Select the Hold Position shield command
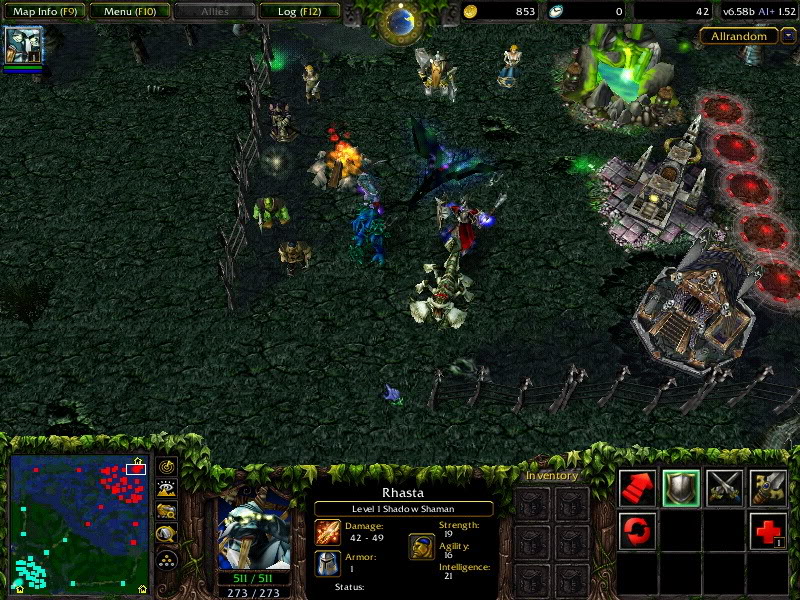 (x=681, y=487)
